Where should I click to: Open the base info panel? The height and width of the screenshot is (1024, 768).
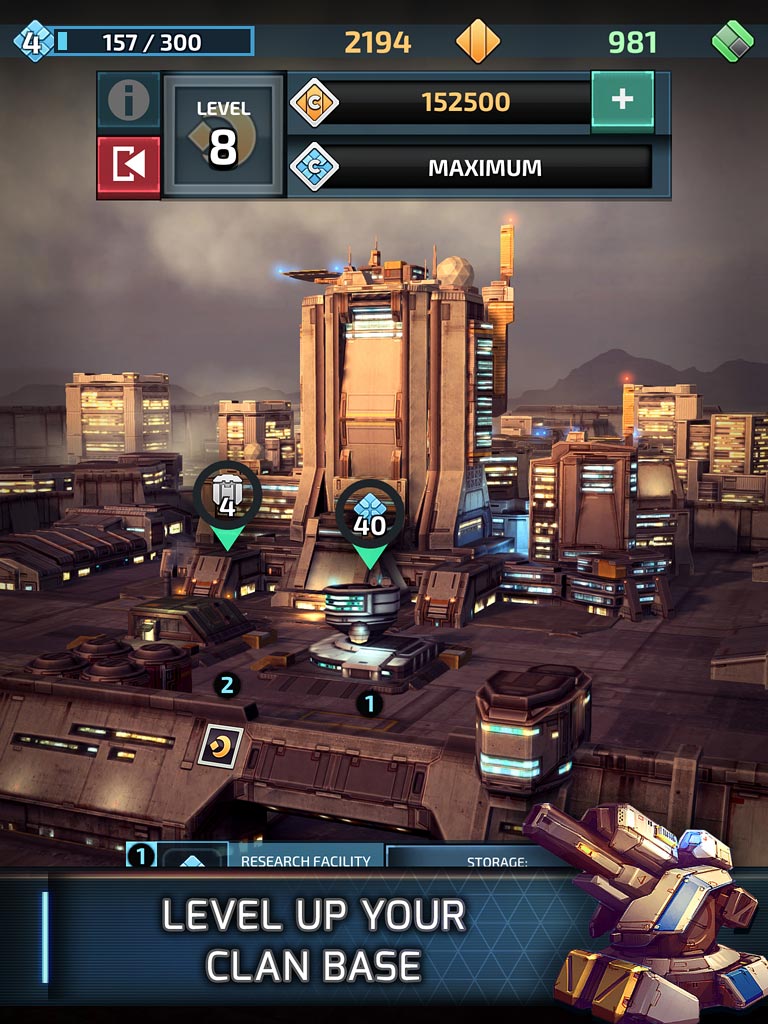[x=129, y=100]
